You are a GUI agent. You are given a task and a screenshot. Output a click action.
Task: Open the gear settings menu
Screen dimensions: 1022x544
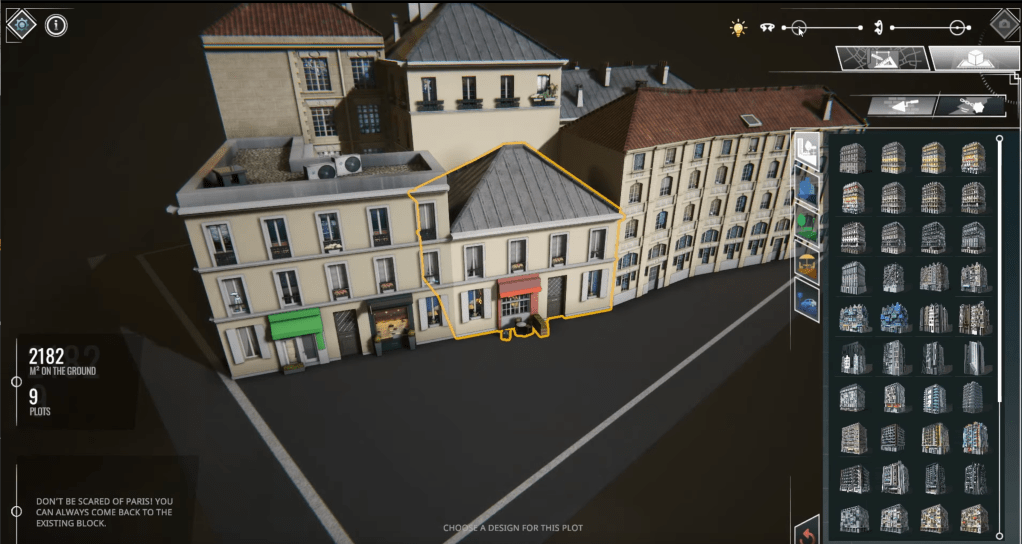pos(21,23)
